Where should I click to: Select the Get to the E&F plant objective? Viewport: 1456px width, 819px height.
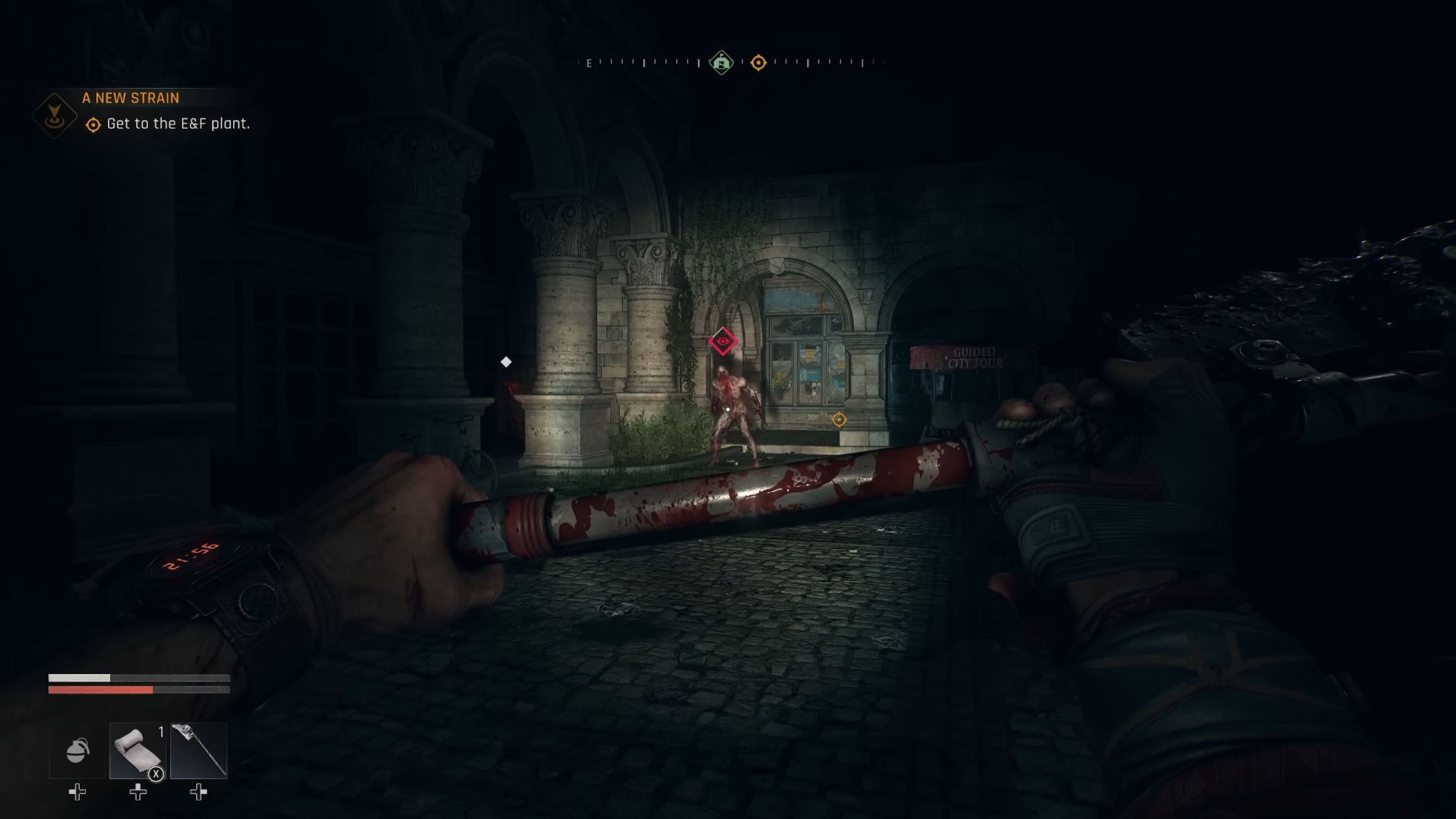tap(178, 124)
